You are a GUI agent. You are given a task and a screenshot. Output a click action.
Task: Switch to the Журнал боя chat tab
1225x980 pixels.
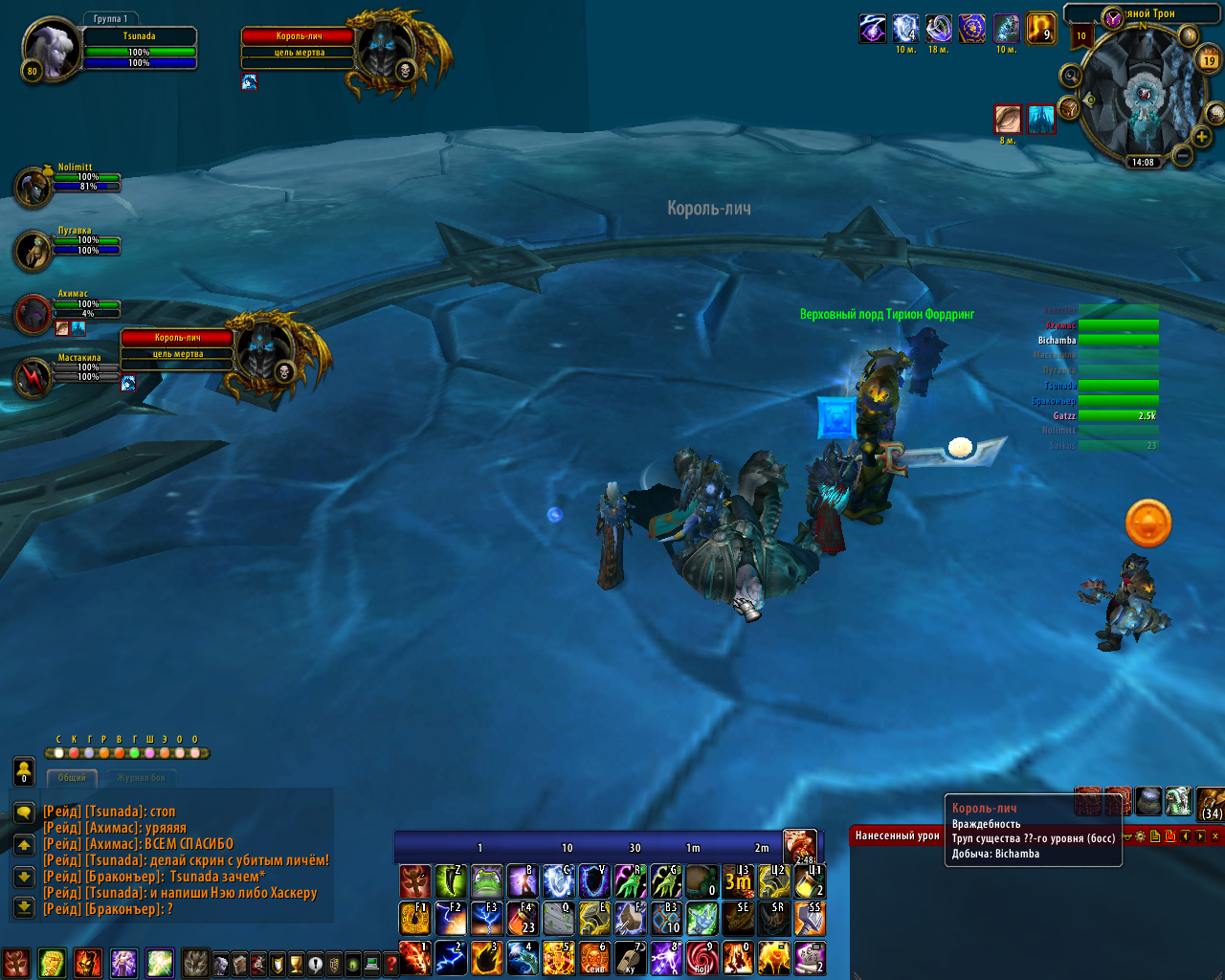pyautogui.click(x=142, y=778)
